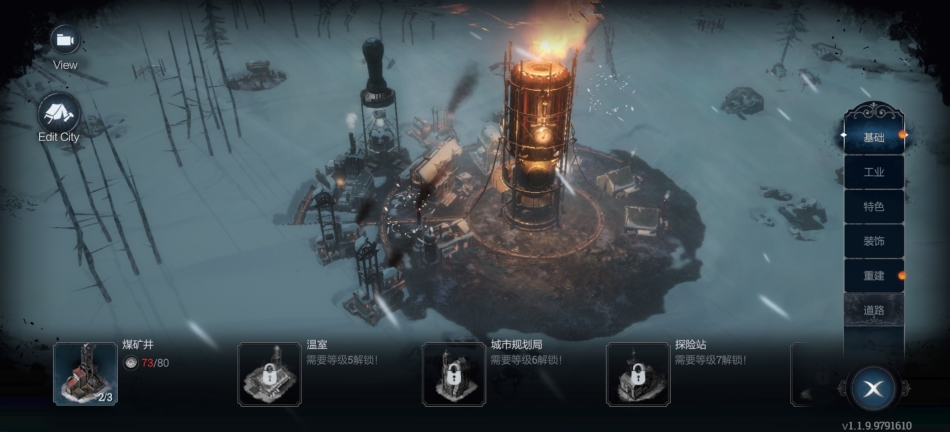Choose the 装饰 category tab

tap(873, 241)
